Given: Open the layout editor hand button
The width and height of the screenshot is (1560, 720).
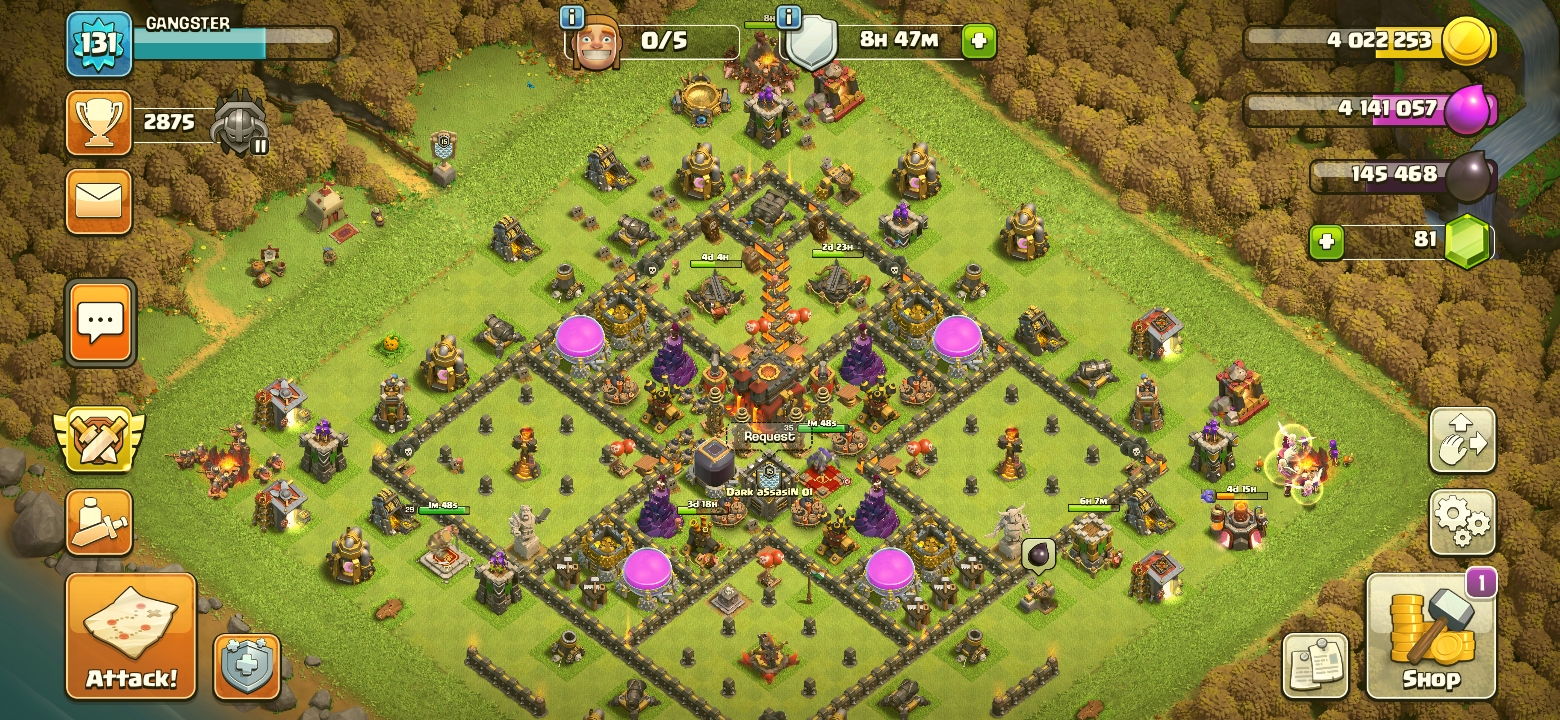Looking at the screenshot, I should click(1462, 440).
